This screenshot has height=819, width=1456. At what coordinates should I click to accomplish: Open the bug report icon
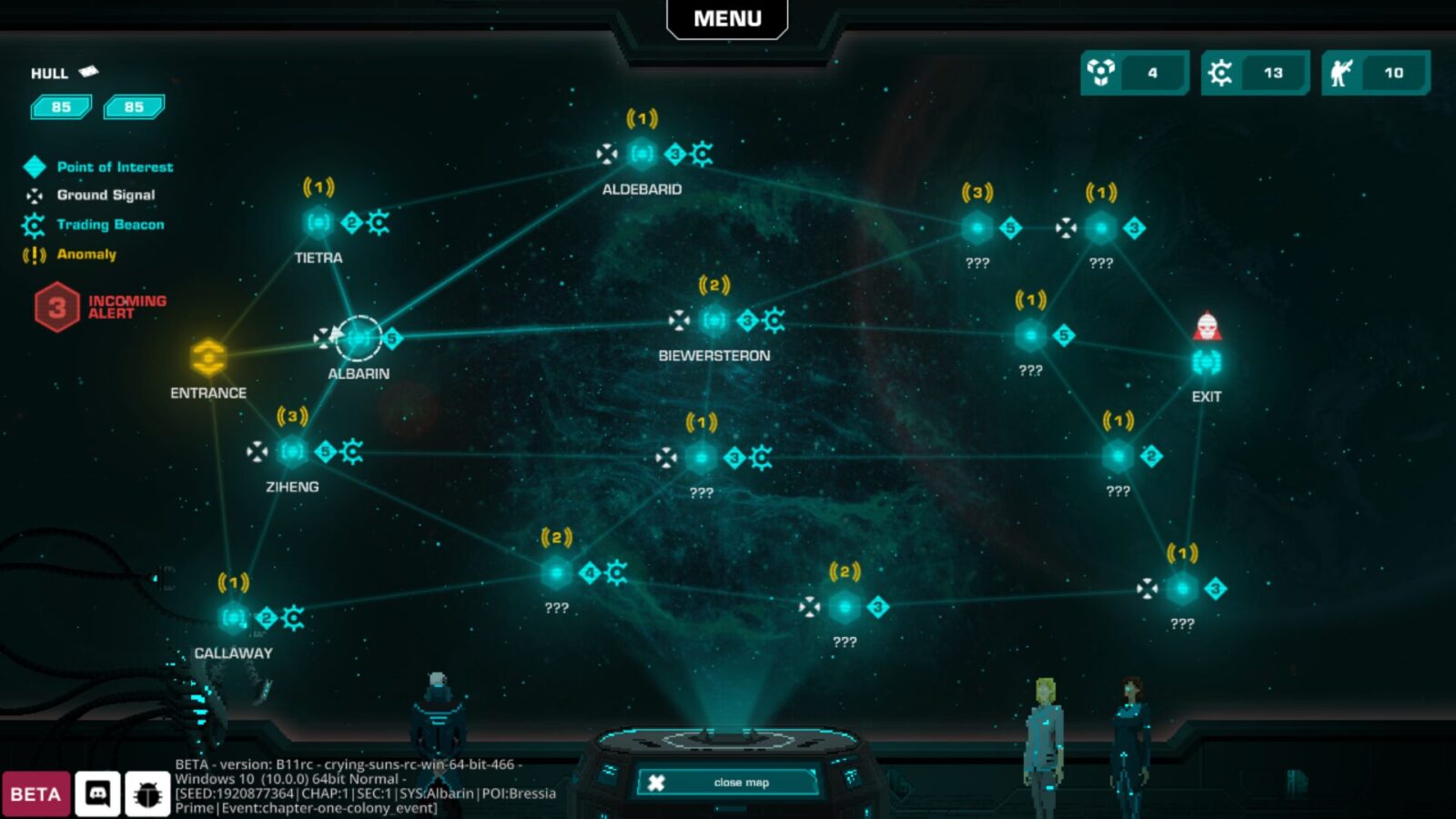pyautogui.click(x=147, y=794)
